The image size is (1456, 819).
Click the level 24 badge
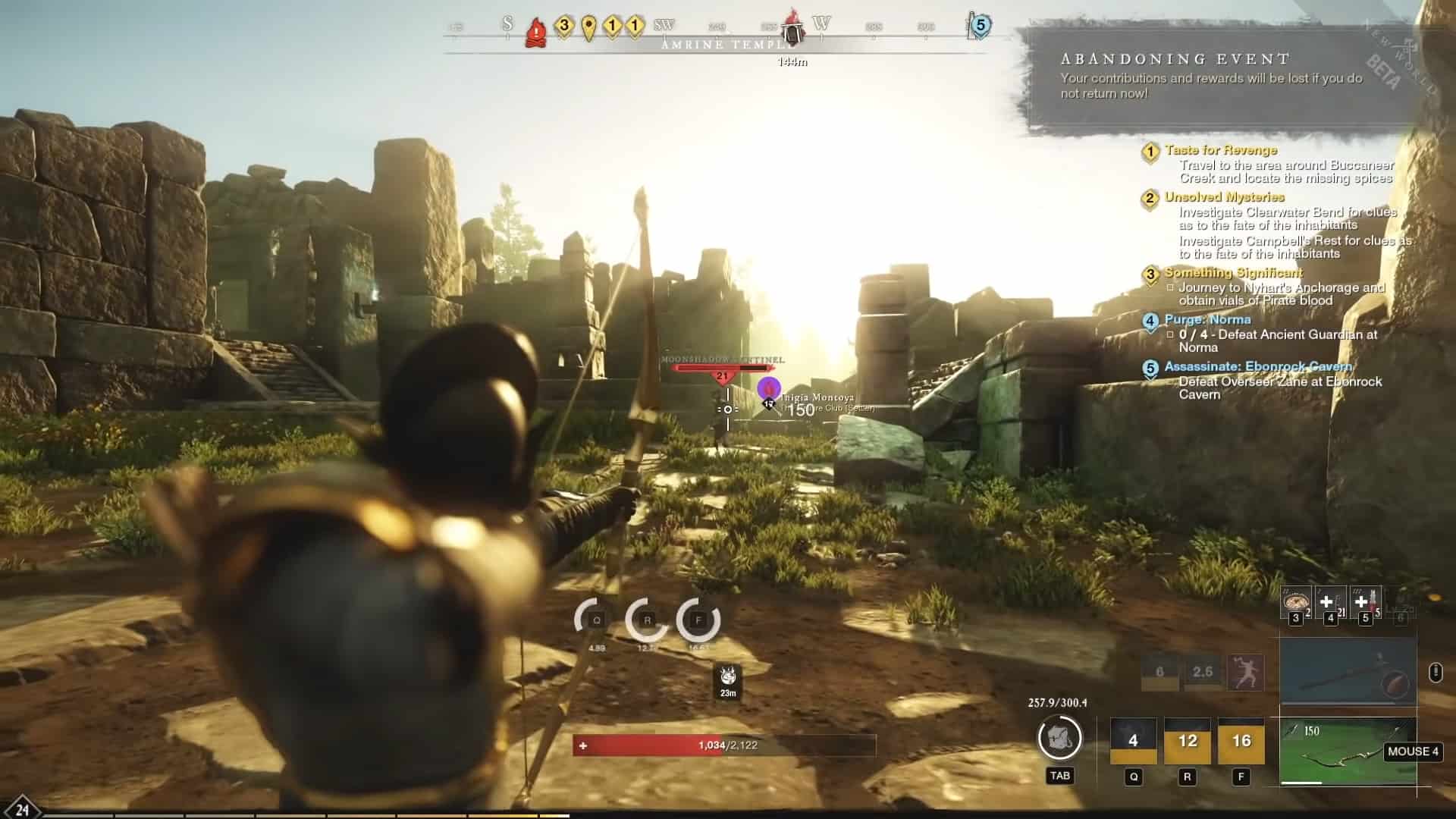point(21,809)
